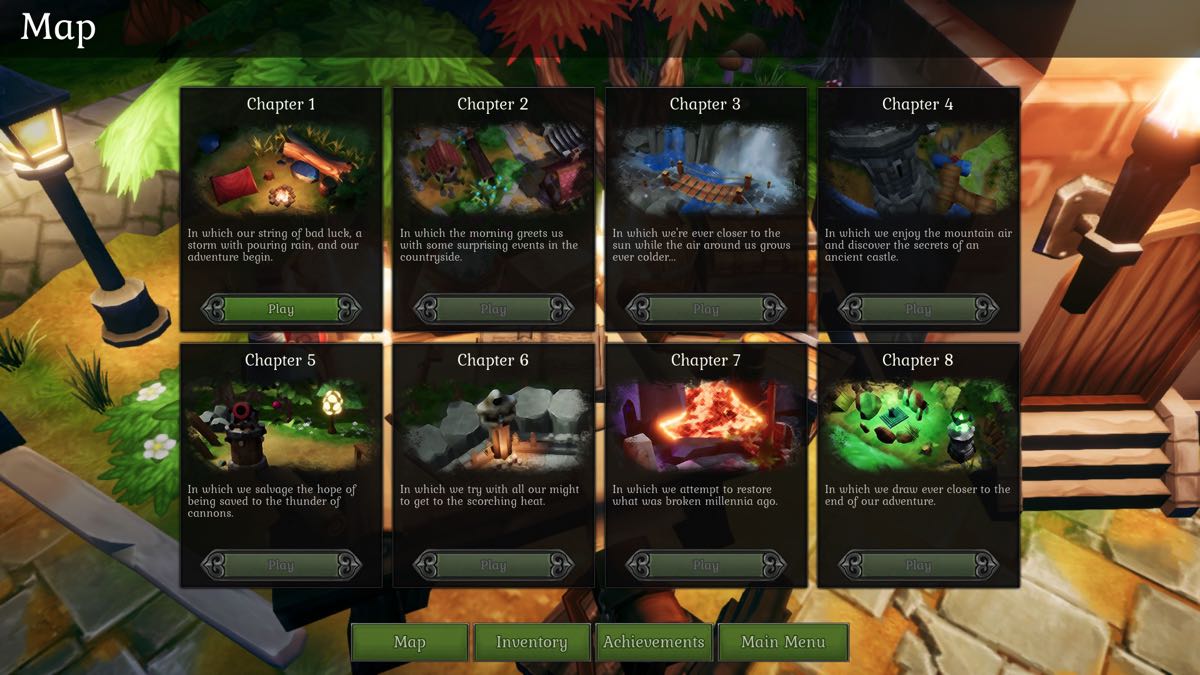Choose the Play button for Chapter 6

(493, 565)
